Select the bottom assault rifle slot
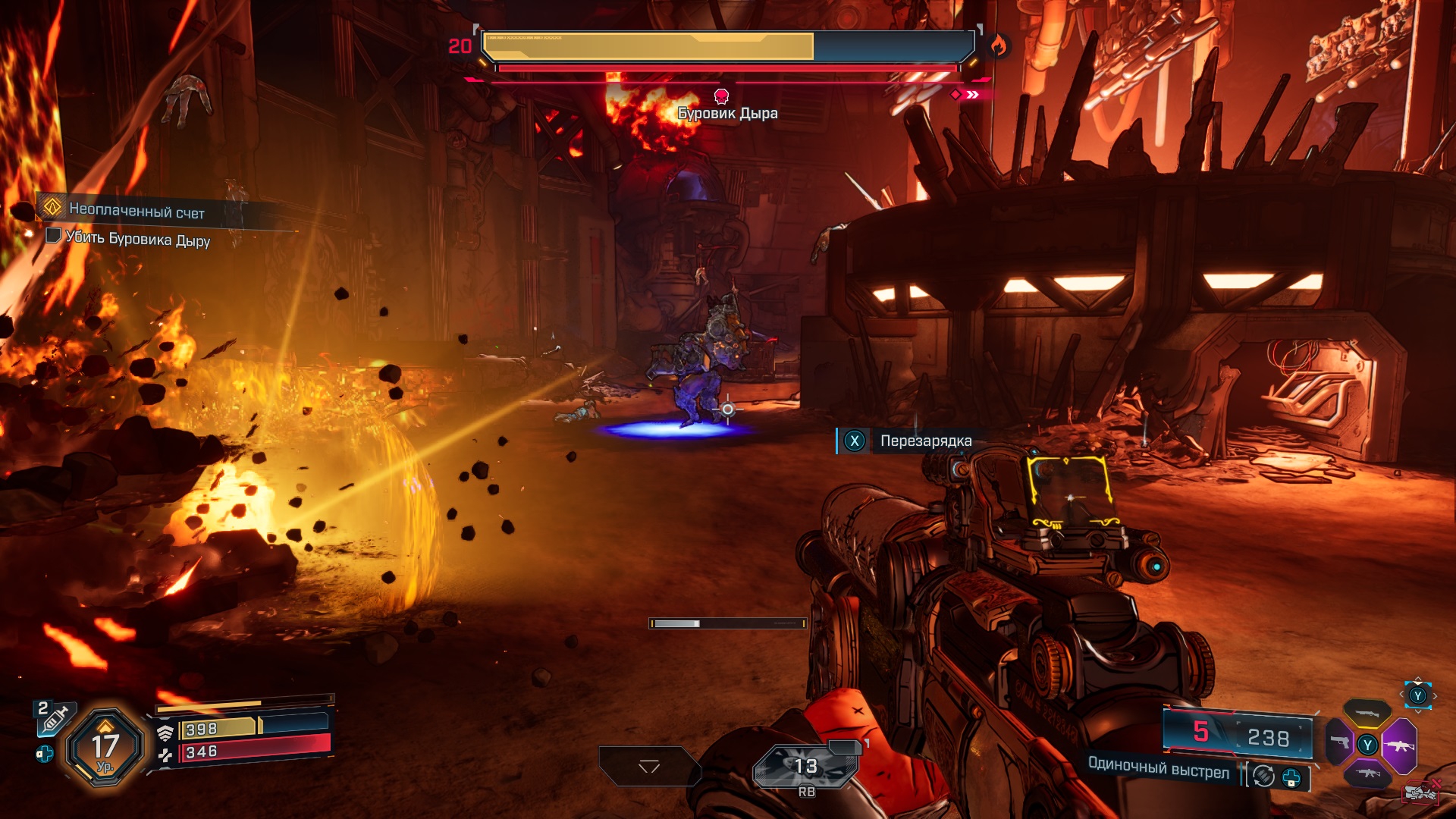Screen dimensions: 1456x819 point(1367,773)
